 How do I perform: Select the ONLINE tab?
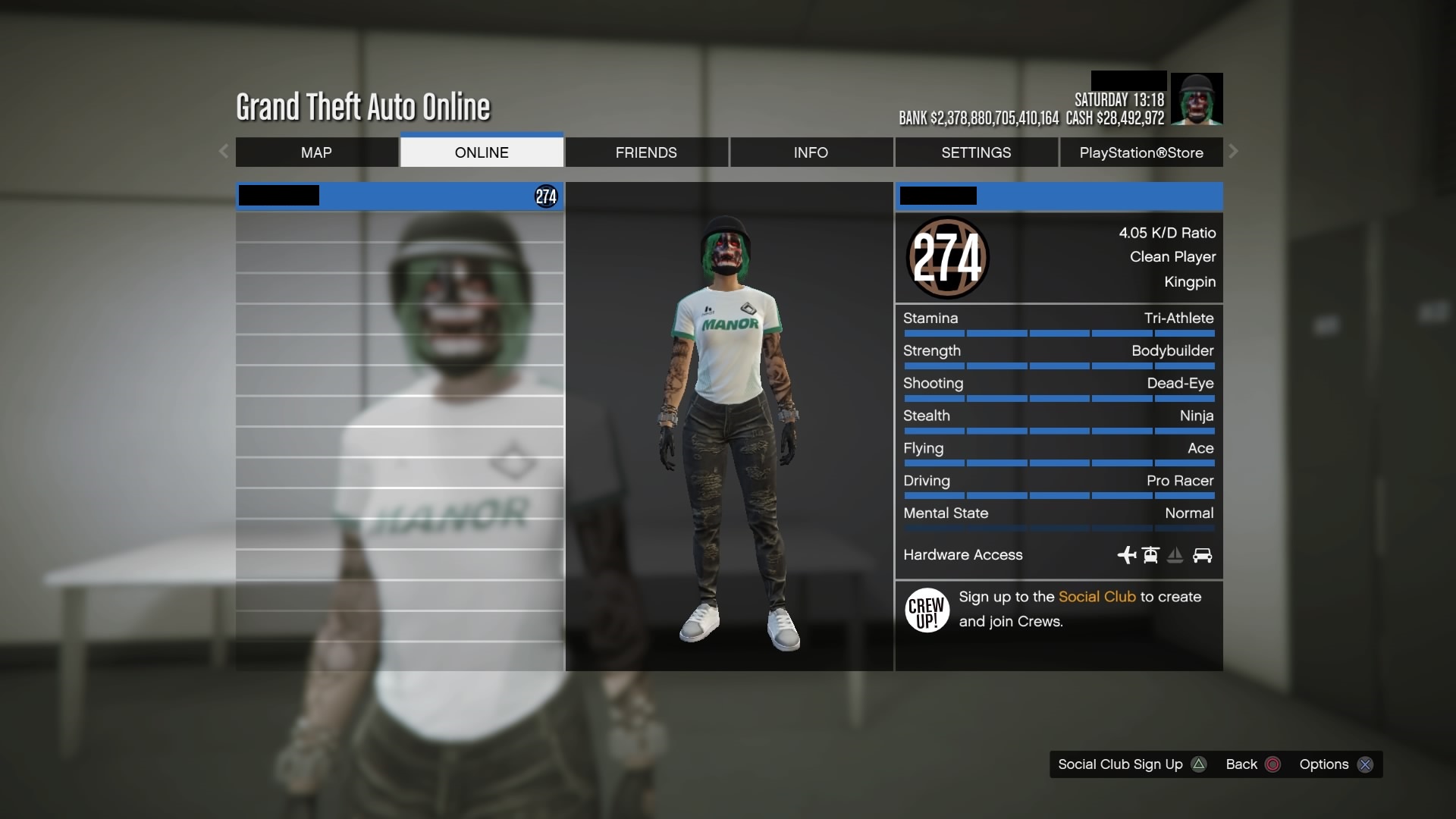coord(482,152)
